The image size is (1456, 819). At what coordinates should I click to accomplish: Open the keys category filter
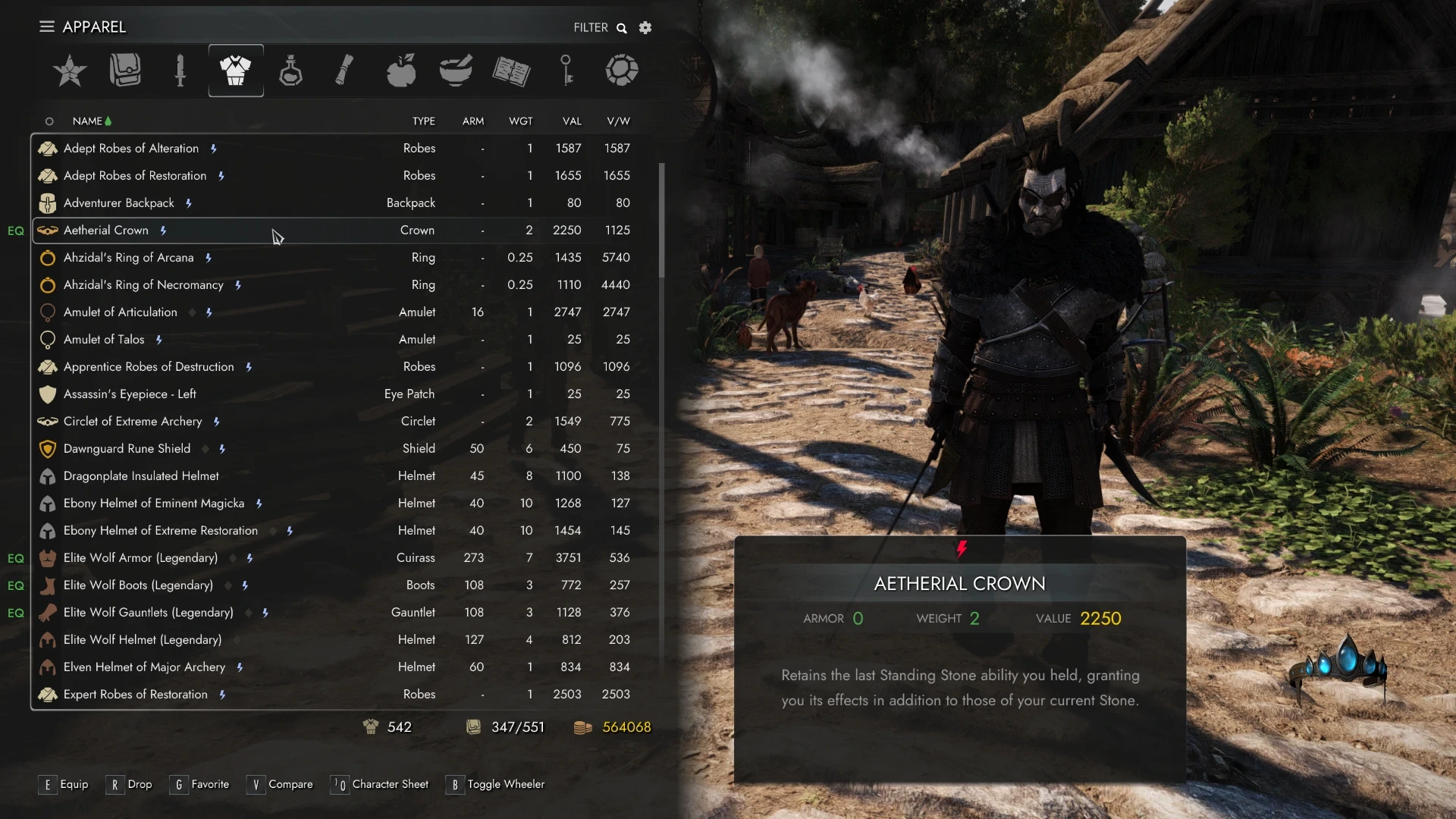[567, 71]
